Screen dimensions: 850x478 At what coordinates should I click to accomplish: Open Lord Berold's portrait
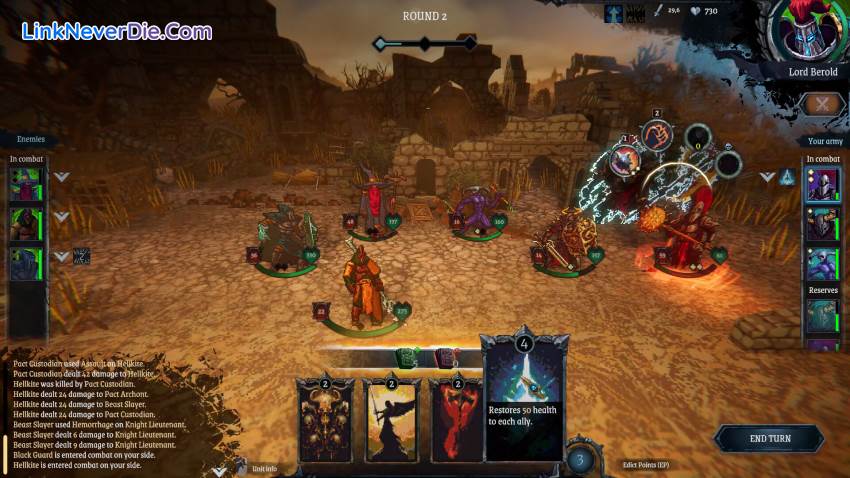pos(807,31)
